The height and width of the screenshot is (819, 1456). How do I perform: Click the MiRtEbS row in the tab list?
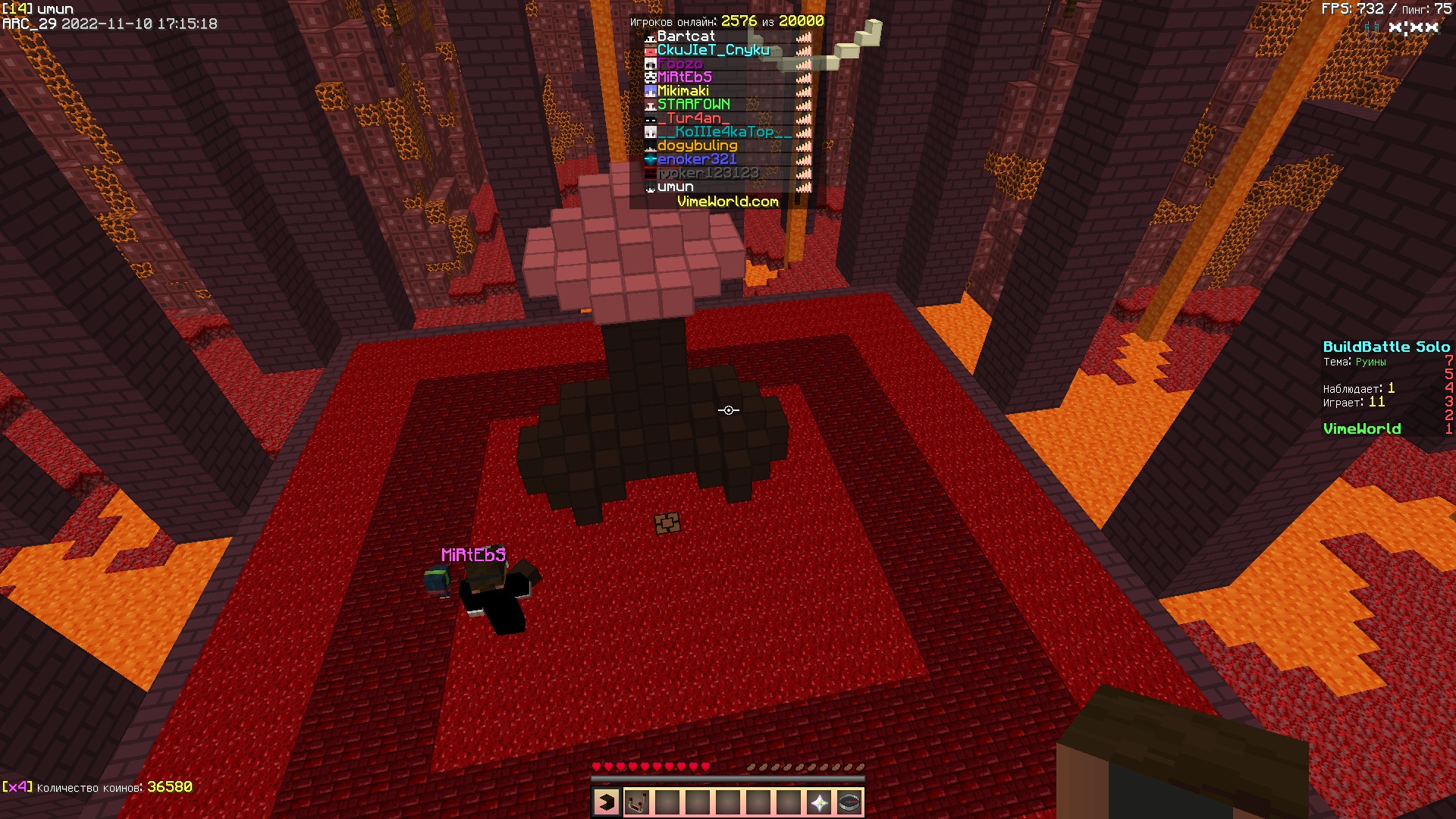click(684, 77)
